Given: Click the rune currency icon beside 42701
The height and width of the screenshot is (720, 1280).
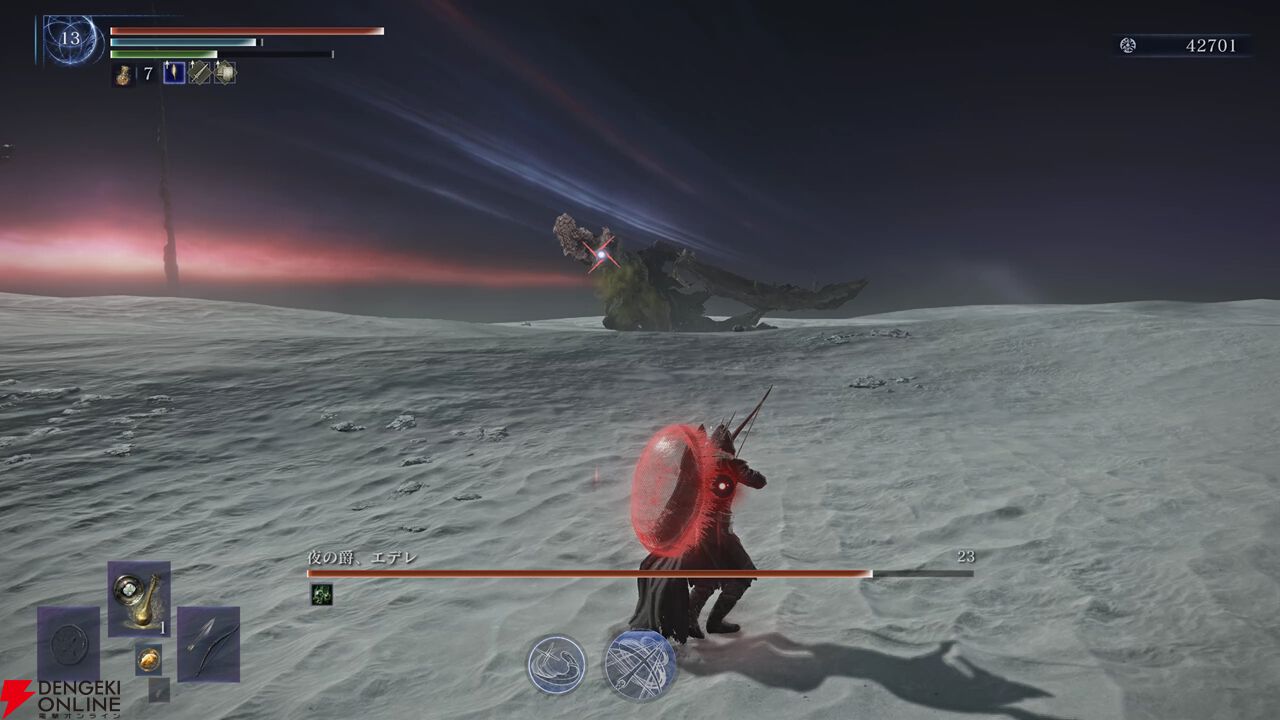Looking at the screenshot, I should [1128, 45].
